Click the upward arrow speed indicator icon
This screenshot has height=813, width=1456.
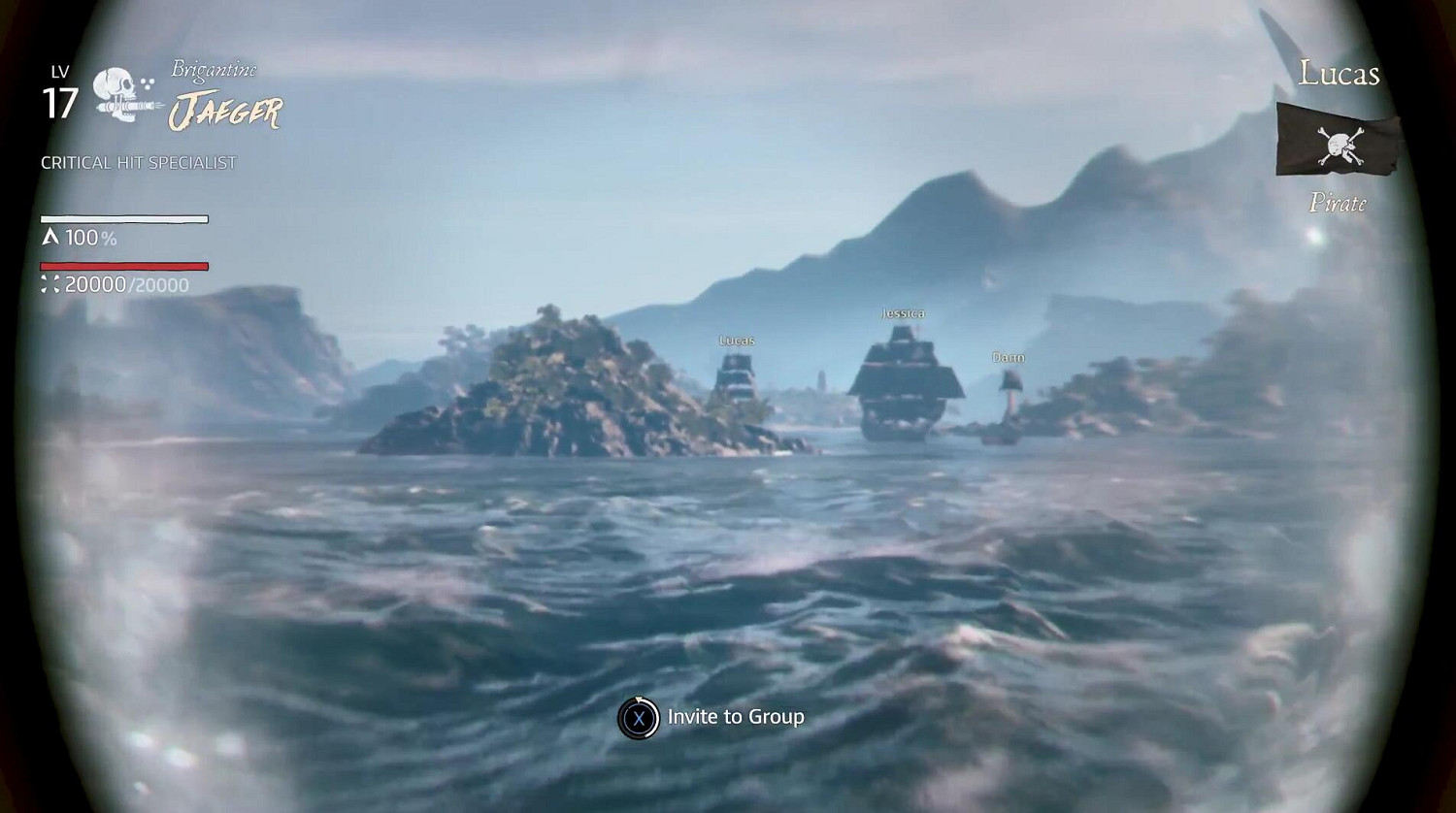(50, 235)
